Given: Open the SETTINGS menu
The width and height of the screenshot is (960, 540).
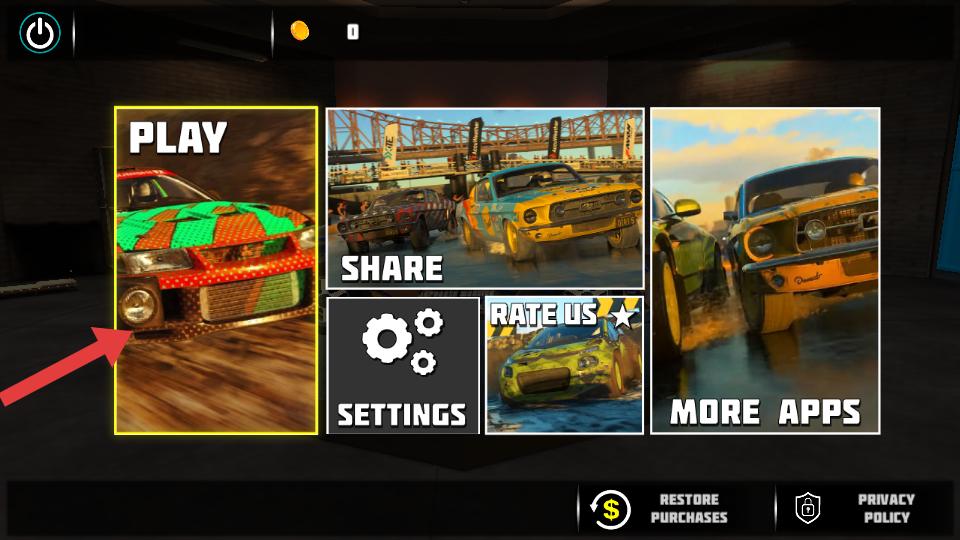Looking at the screenshot, I should point(402,365).
